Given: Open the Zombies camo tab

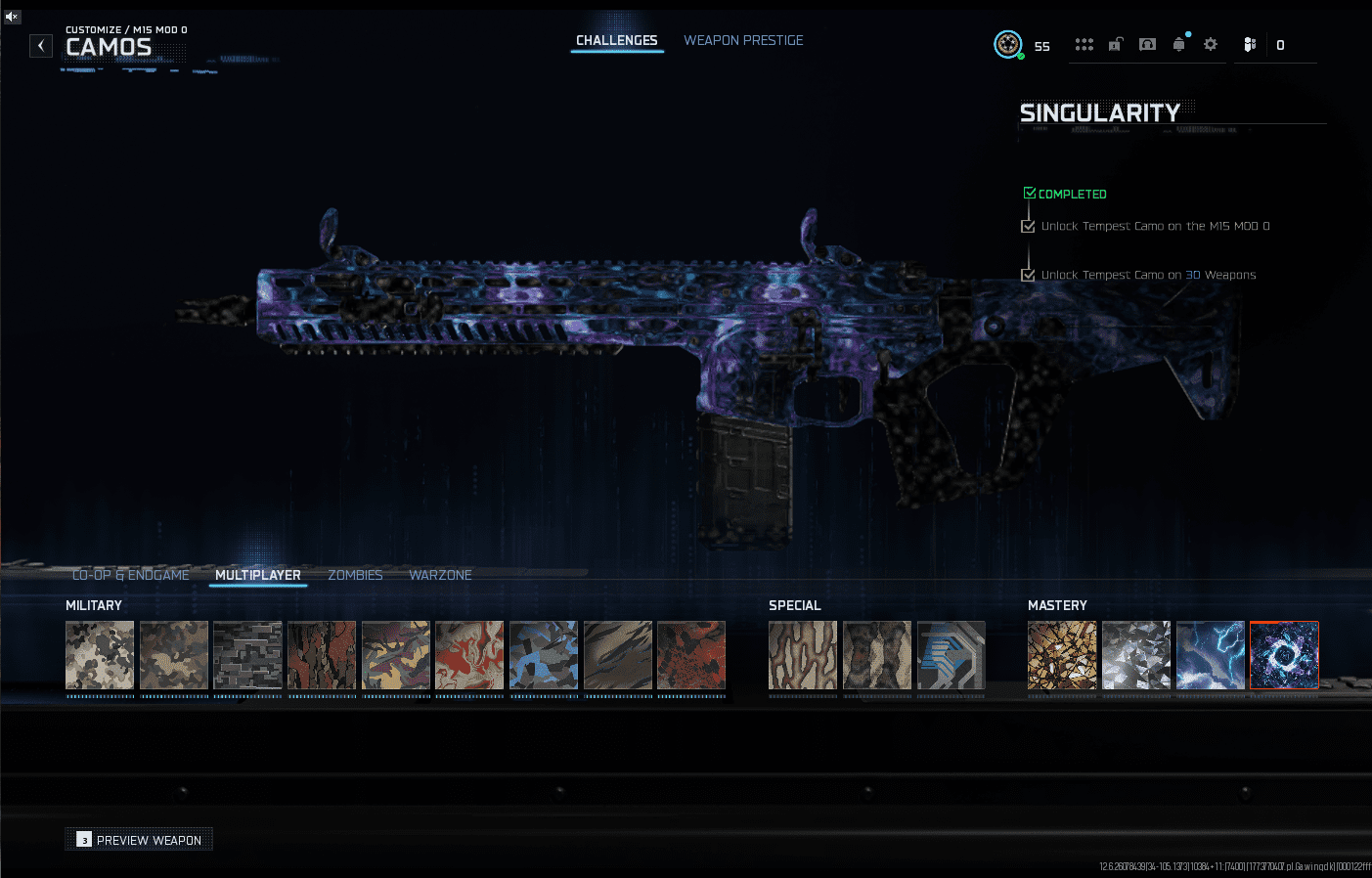Looking at the screenshot, I should pos(355,575).
